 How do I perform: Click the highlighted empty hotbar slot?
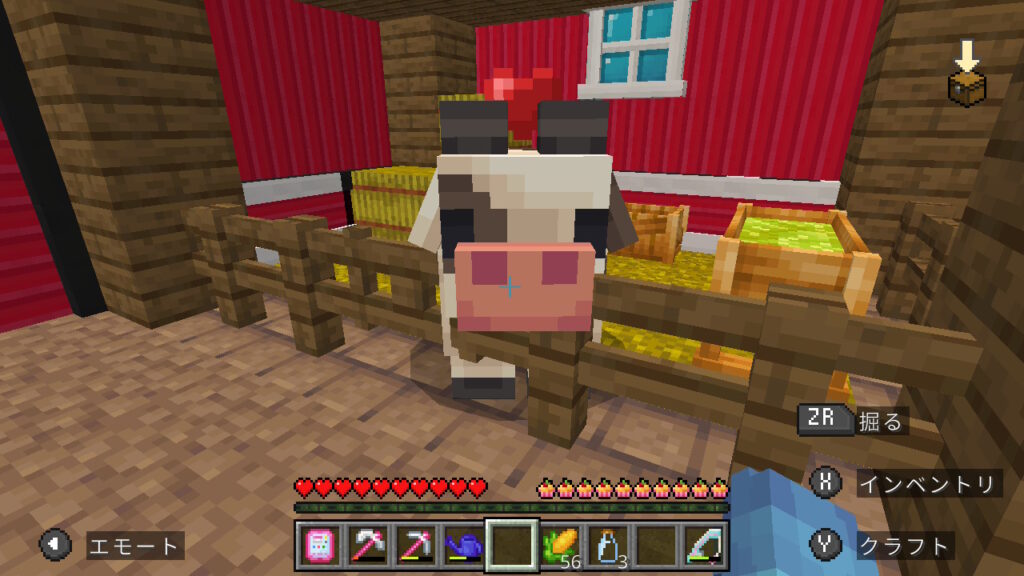(x=511, y=546)
